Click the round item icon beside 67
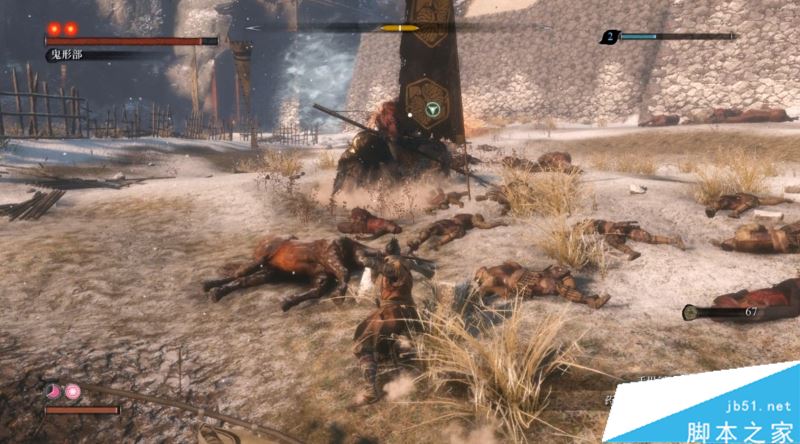 (690, 313)
